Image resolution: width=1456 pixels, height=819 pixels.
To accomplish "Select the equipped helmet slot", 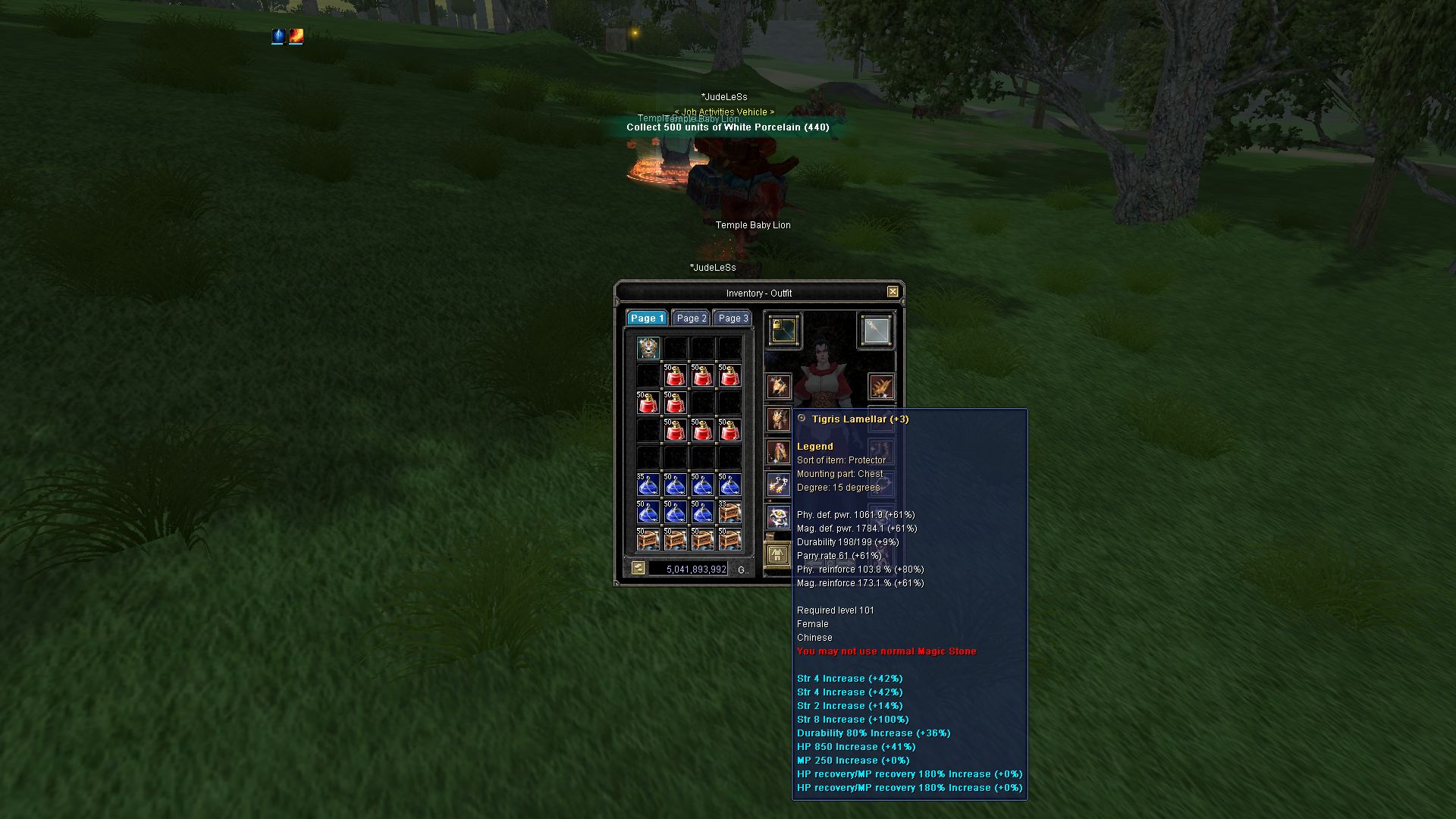I will [x=779, y=387].
